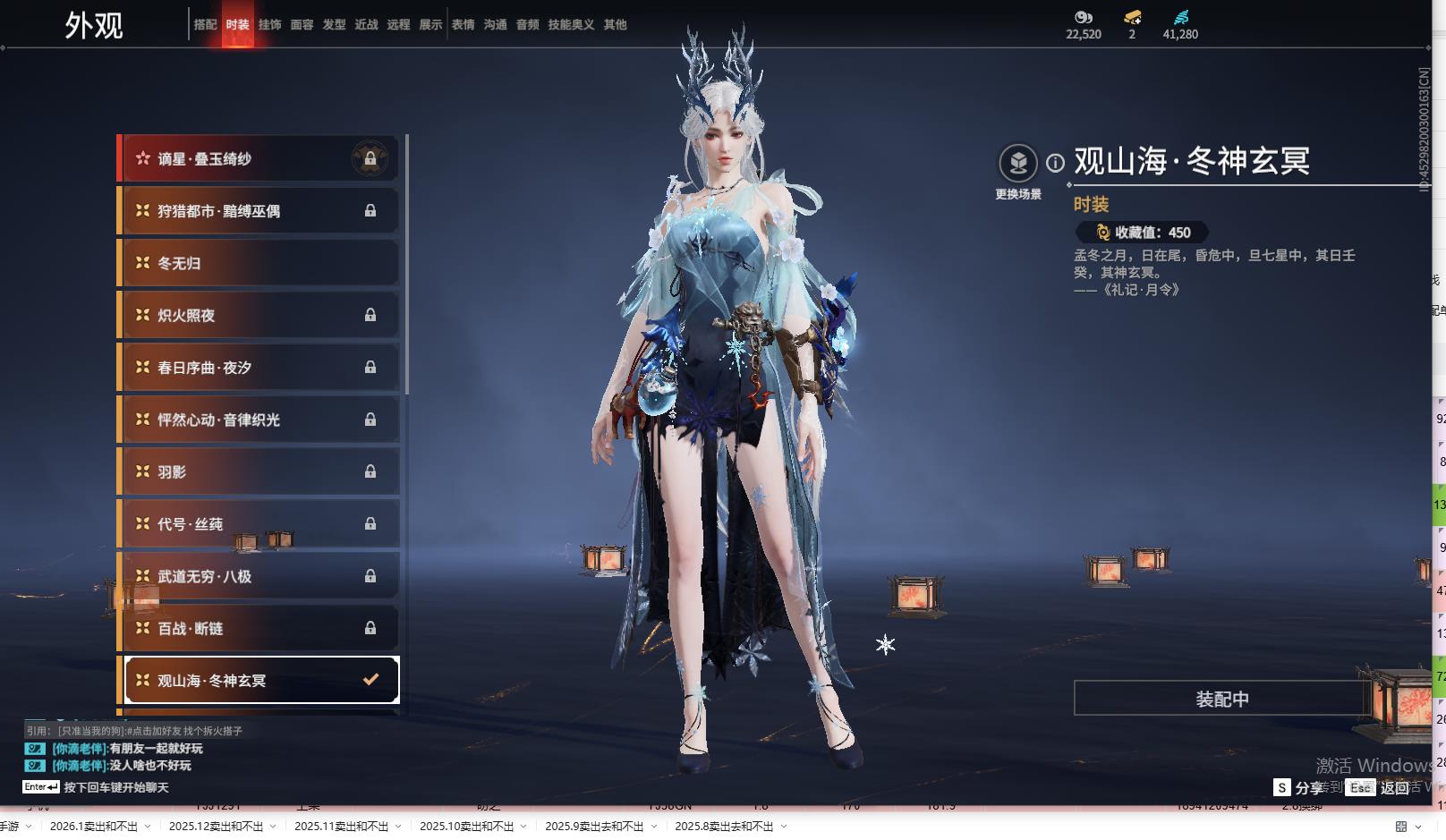Open the 近战 weapon tab
Viewport: 1446px width, 840px height.
(366, 25)
